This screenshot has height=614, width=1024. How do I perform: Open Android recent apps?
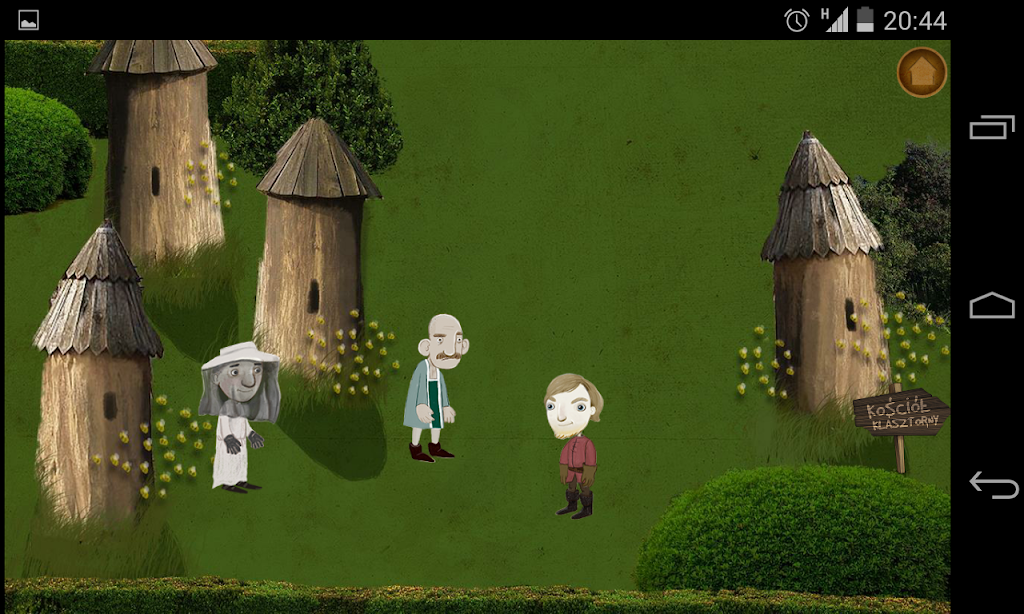[x=991, y=127]
